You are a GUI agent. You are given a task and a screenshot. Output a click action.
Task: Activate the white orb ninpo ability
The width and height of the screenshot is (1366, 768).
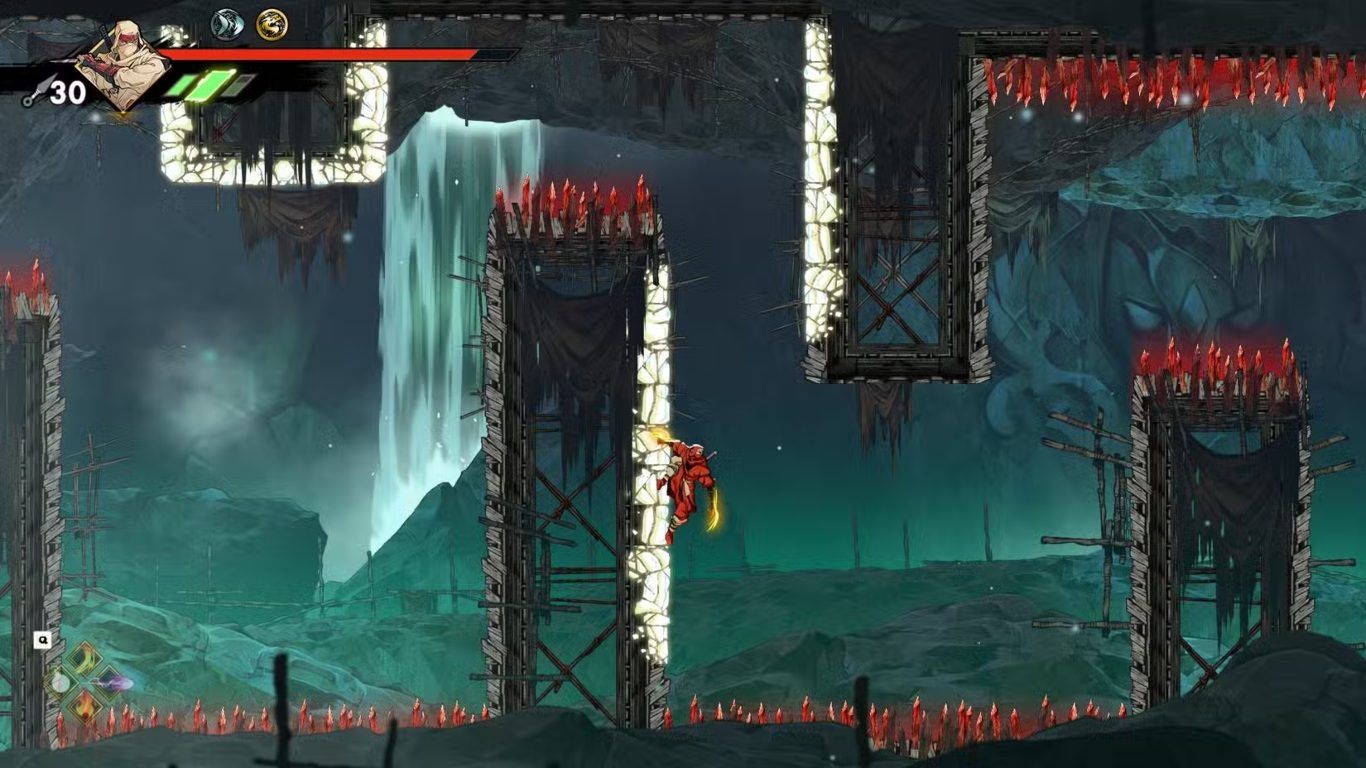[60, 684]
